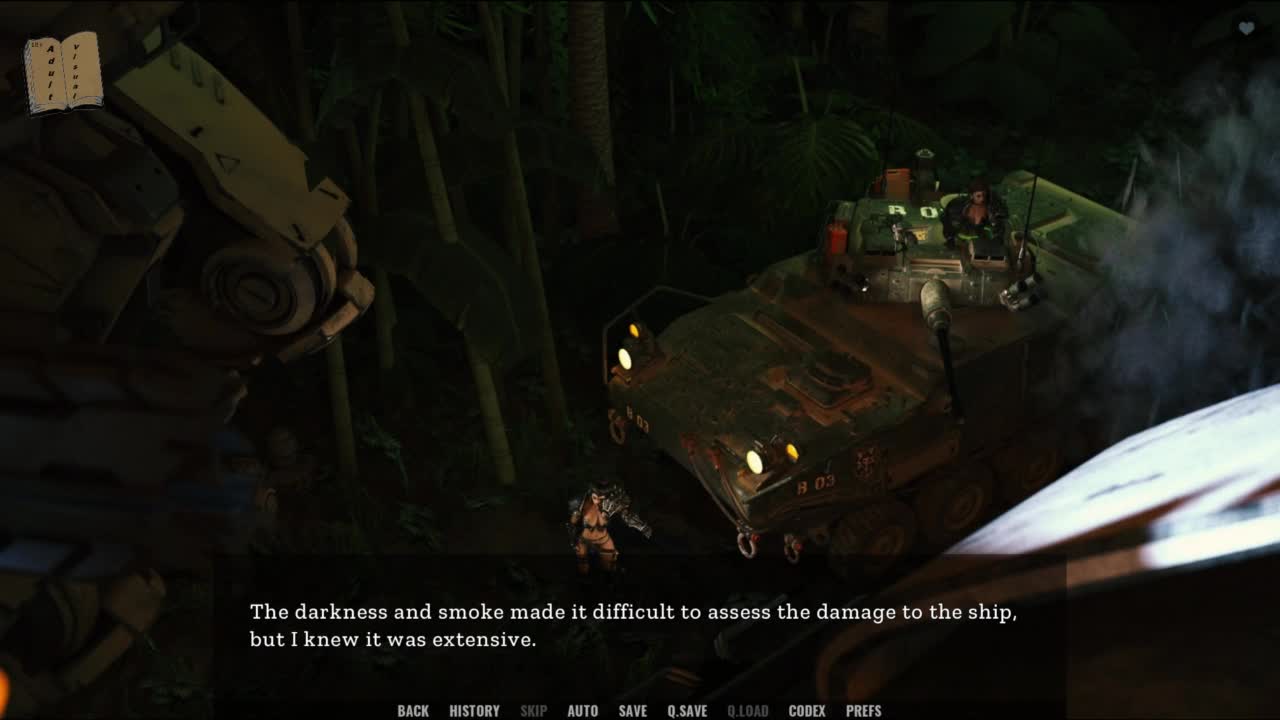Quick save with Q.SAVE
The image size is (1280, 720).
pyautogui.click(x=687, y=711)
